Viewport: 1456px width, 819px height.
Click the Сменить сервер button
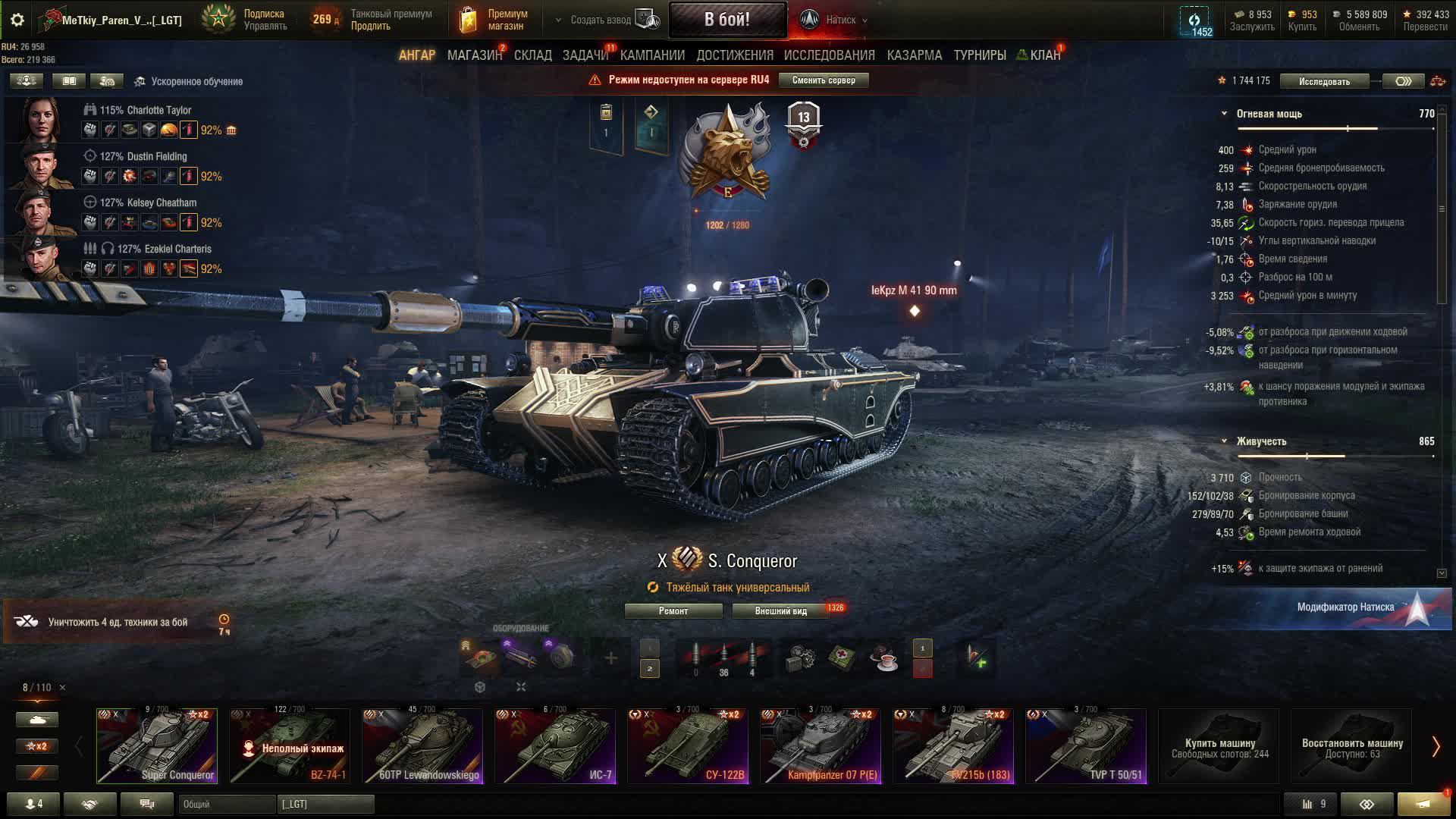[x=823, y=80]
